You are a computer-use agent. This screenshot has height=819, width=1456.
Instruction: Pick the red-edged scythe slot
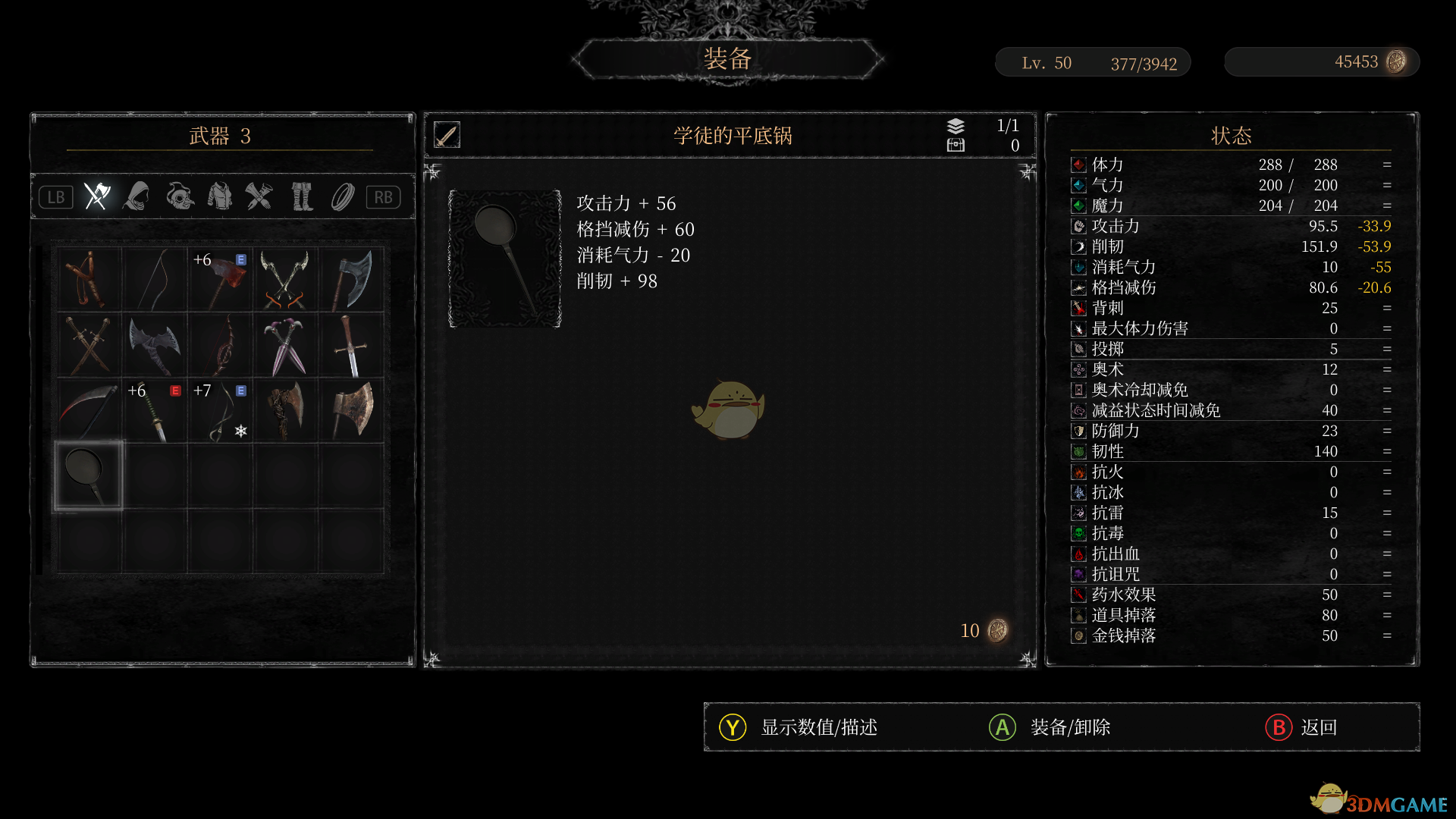coord(89,411)
